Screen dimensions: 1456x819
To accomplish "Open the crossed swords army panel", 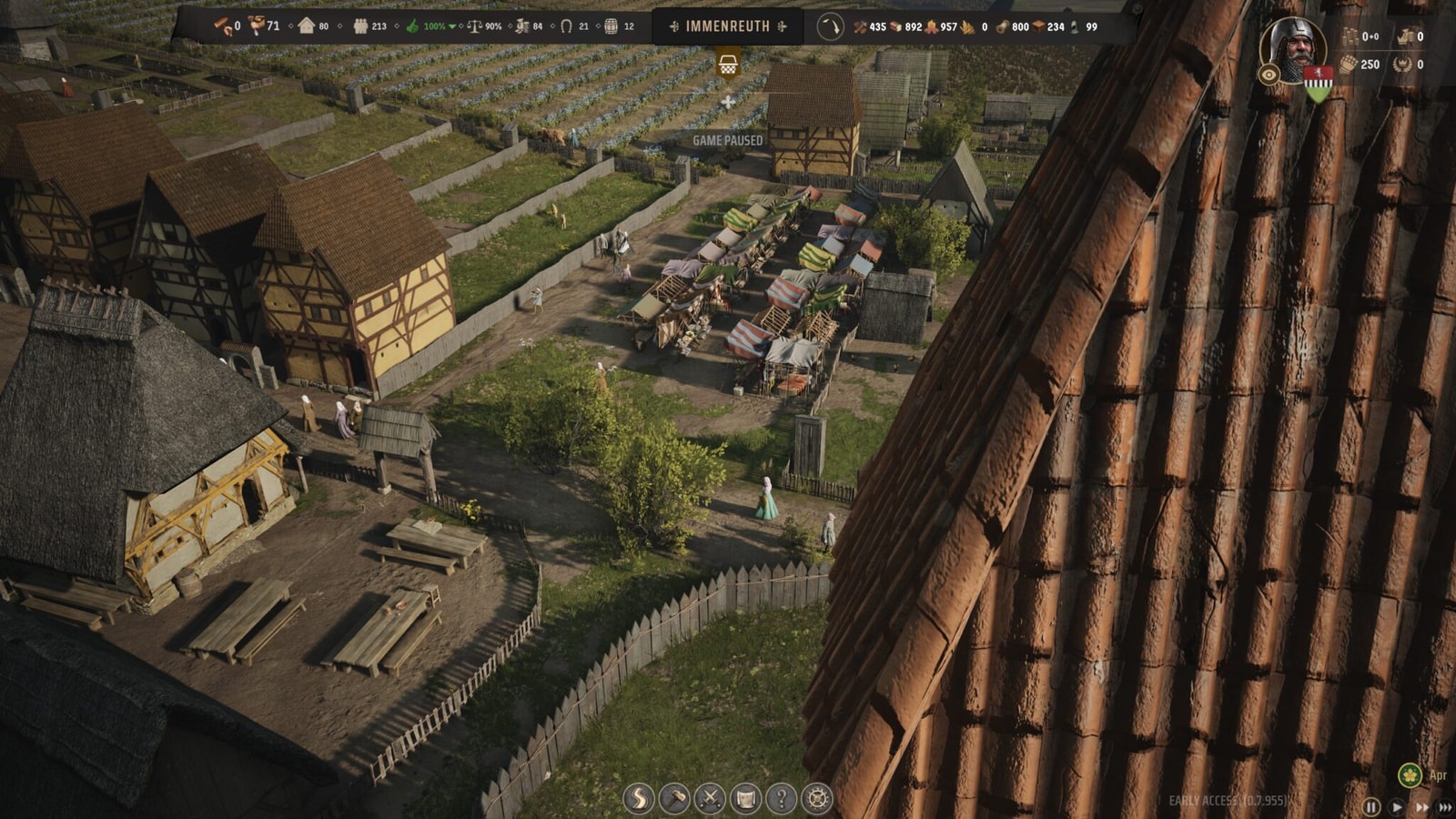I will click(x=710, y=799).
